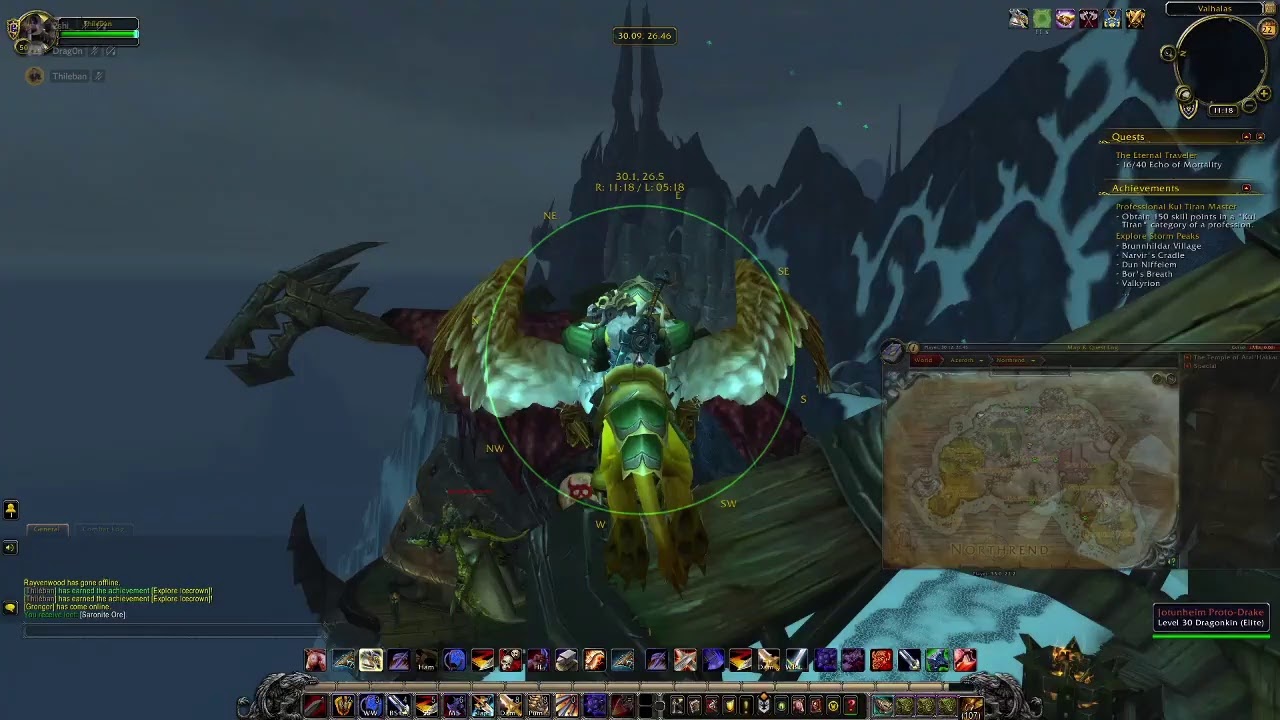
Task: Select the General chat tab
Action: [x=46, y=529]
